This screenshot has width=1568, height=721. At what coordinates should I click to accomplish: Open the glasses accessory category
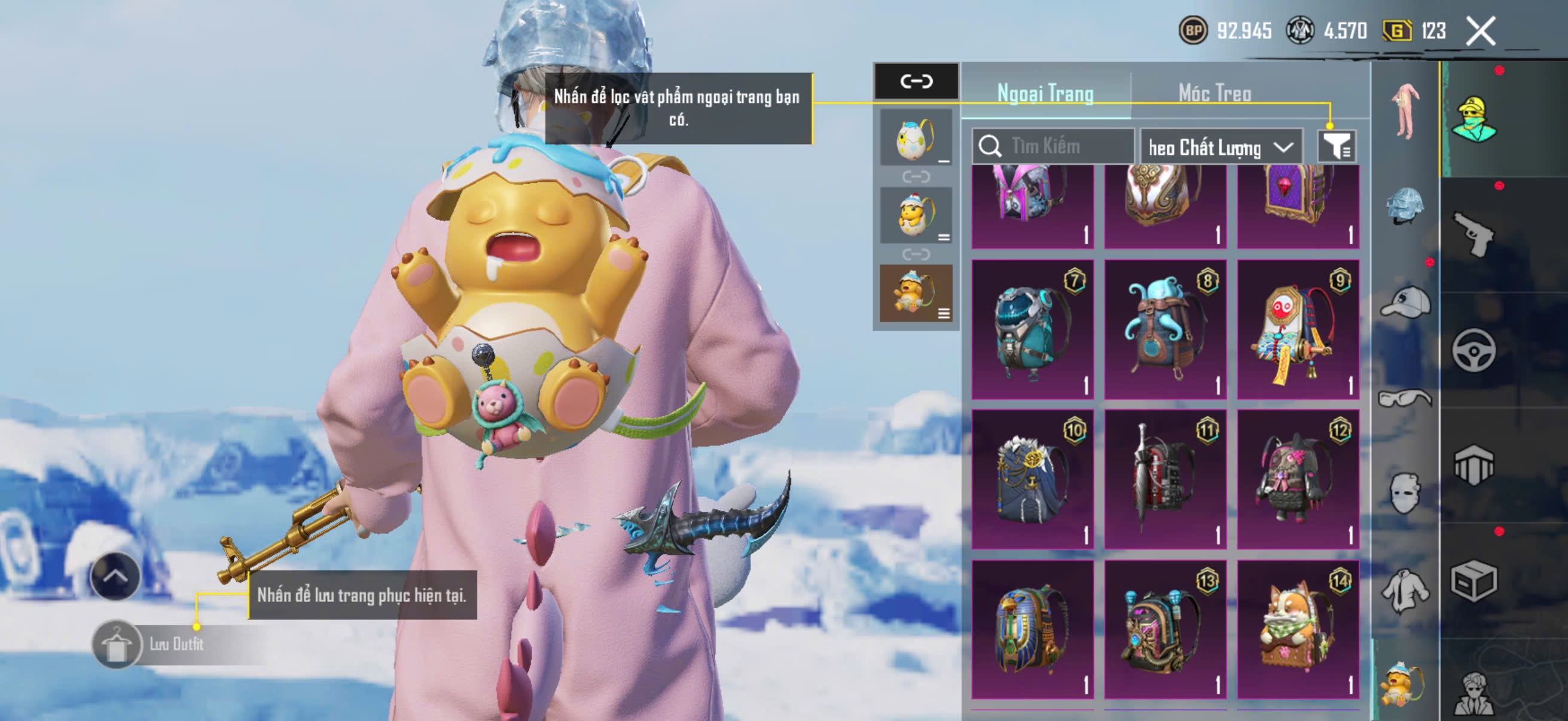(x=1405, y=399)
